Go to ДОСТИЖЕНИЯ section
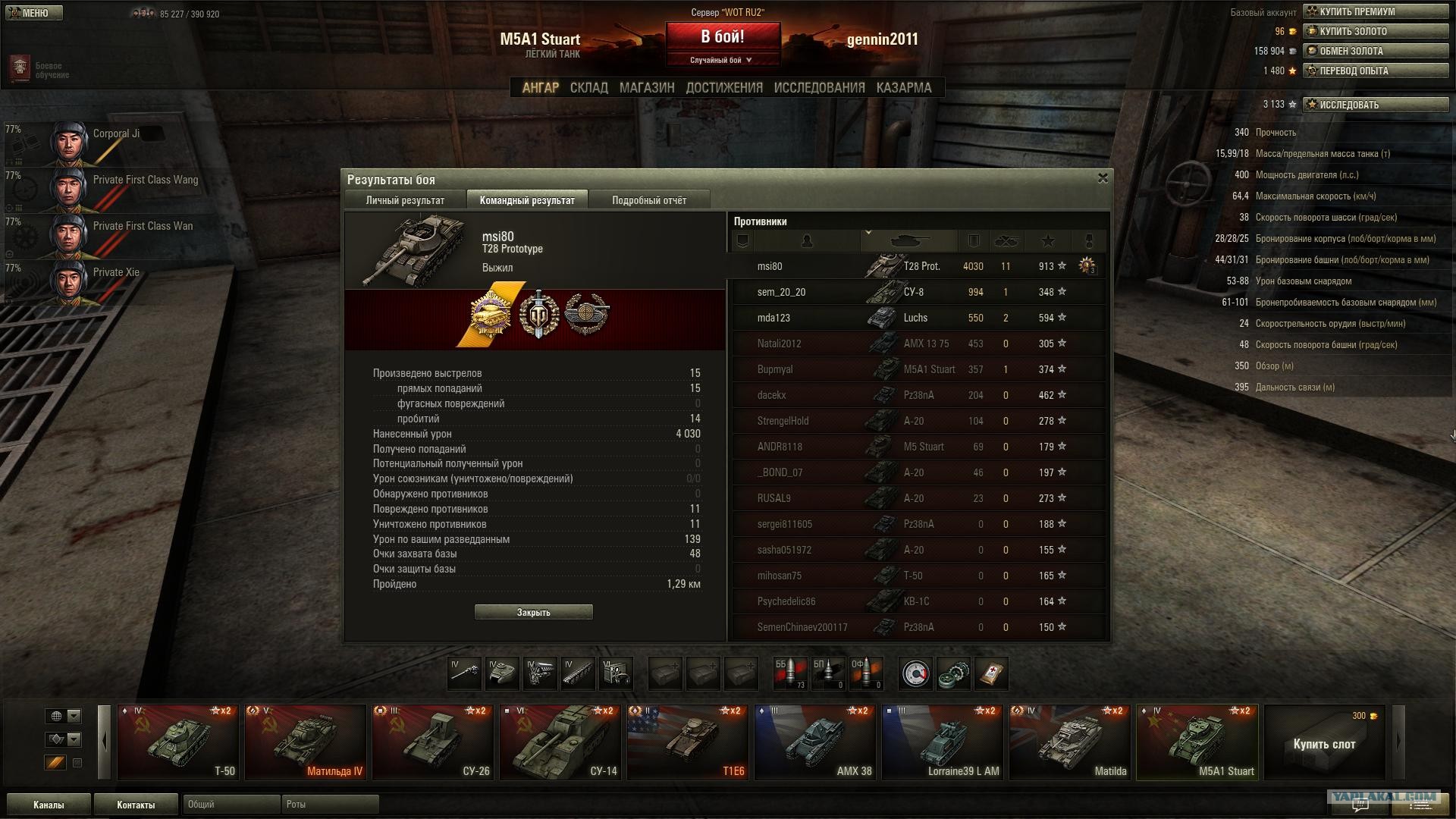 click(723, 88)
